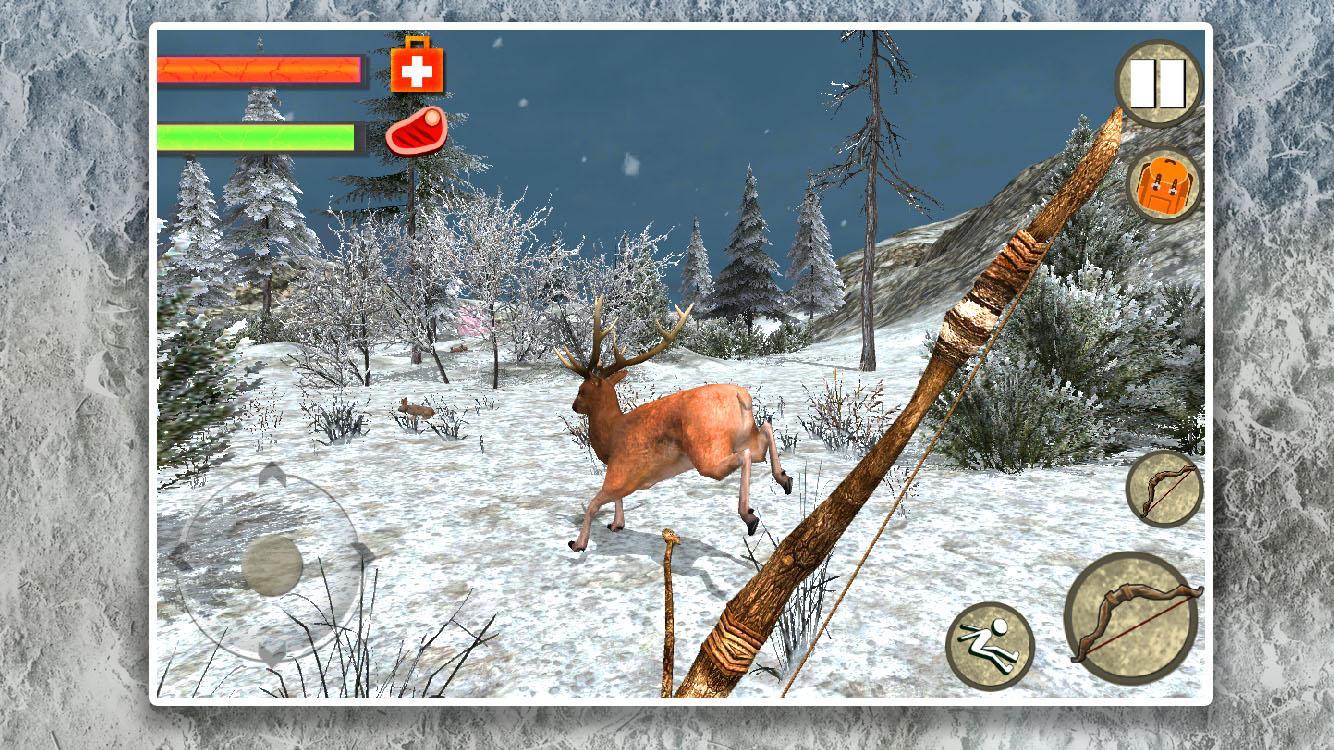Select the bow slot under the backpack
The width and height of the screenshot is (1334, 750).
coord(1166,487)
